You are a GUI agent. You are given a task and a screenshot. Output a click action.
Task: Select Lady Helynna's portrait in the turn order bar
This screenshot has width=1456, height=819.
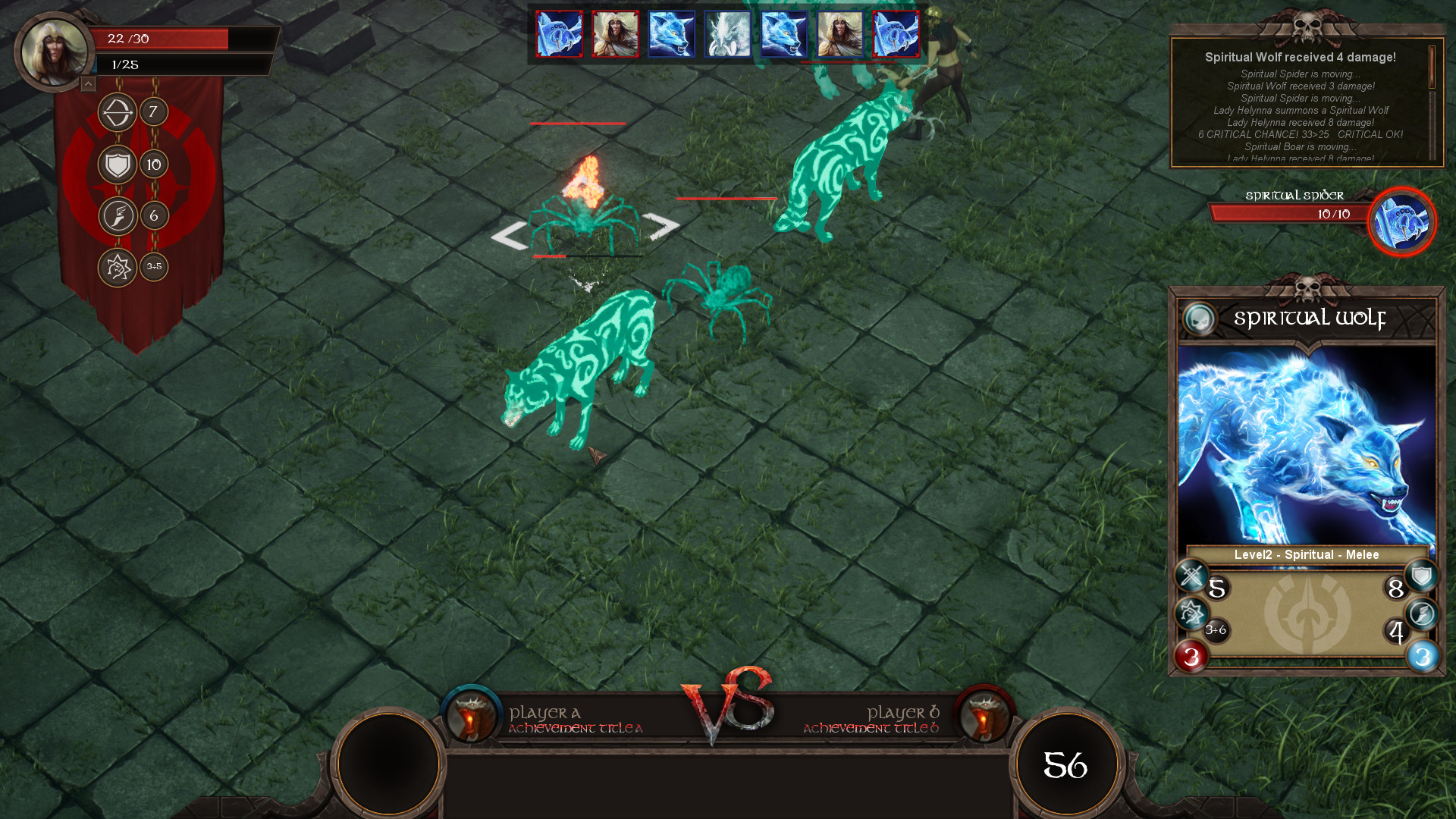[614, 34]
